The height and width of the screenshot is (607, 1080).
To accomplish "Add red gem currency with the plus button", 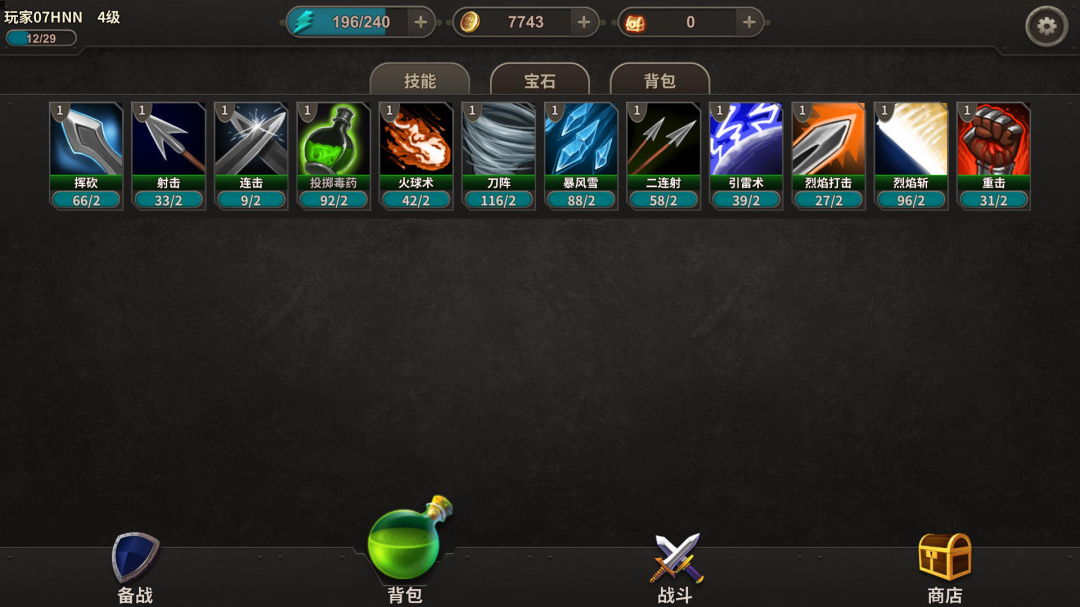I will click(749, 22).
